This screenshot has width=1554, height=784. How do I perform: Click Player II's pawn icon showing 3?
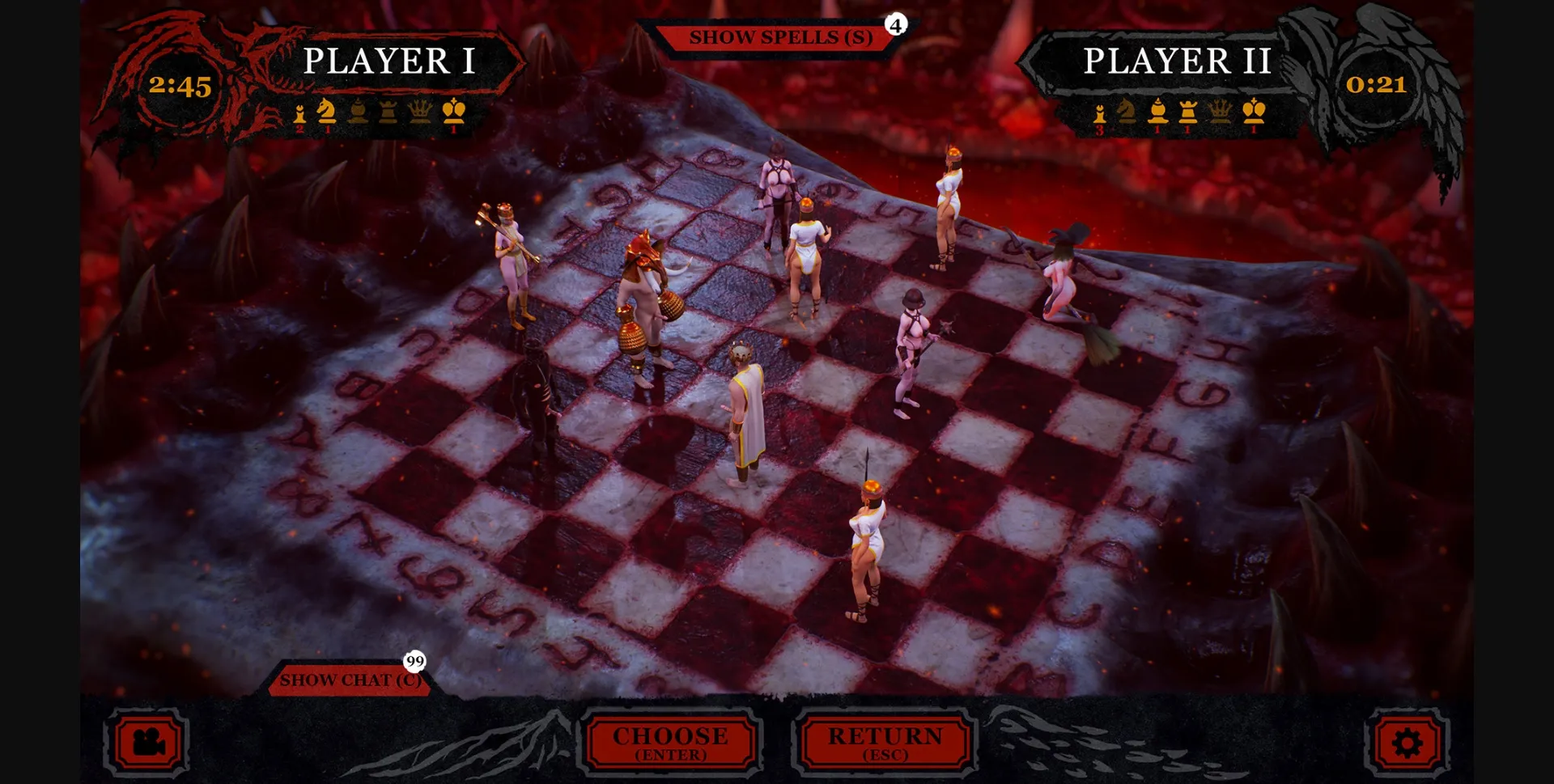[1100, 113]
